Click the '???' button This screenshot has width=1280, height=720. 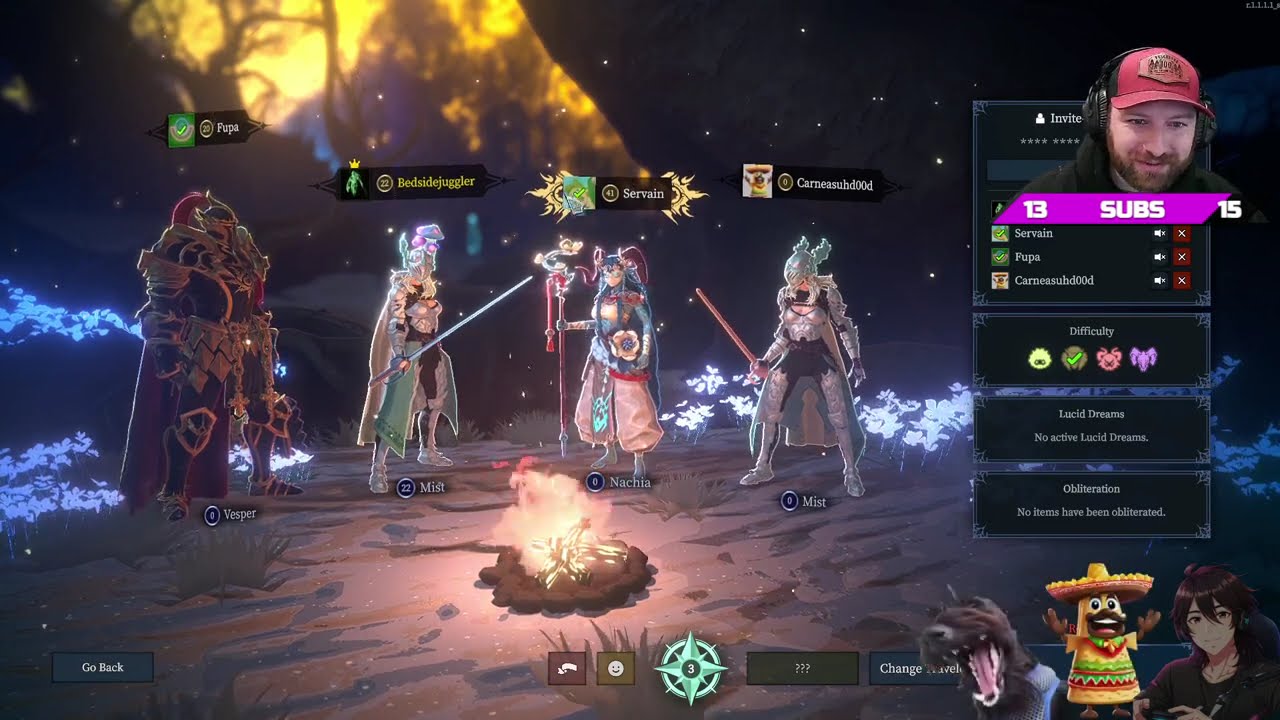click(x=802, y=668)
